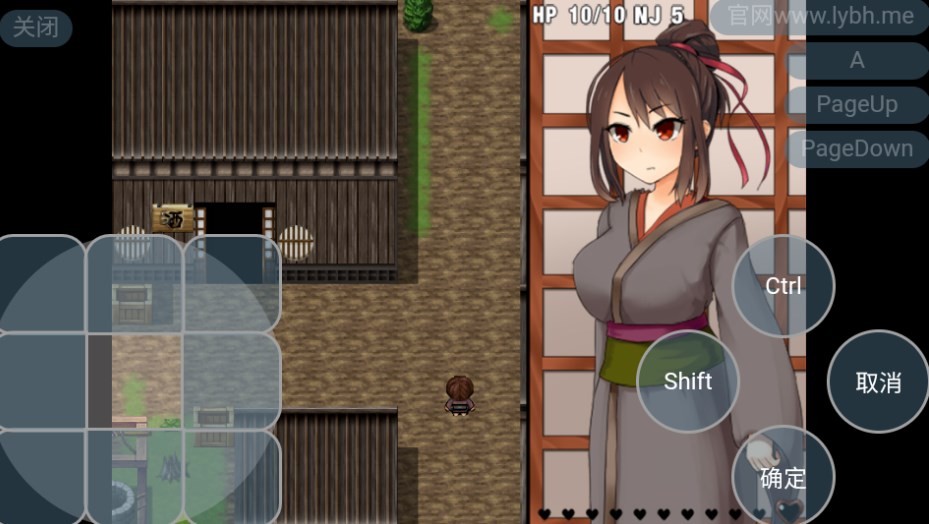Tap the round Ctrl button
The width and height of the screenshot is (929, 524).
tap(783, 286)
